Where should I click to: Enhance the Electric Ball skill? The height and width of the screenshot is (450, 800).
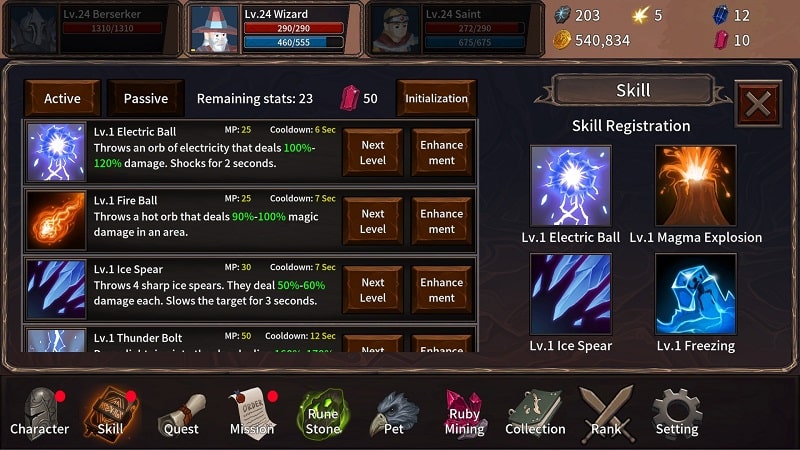coord(441,153)
